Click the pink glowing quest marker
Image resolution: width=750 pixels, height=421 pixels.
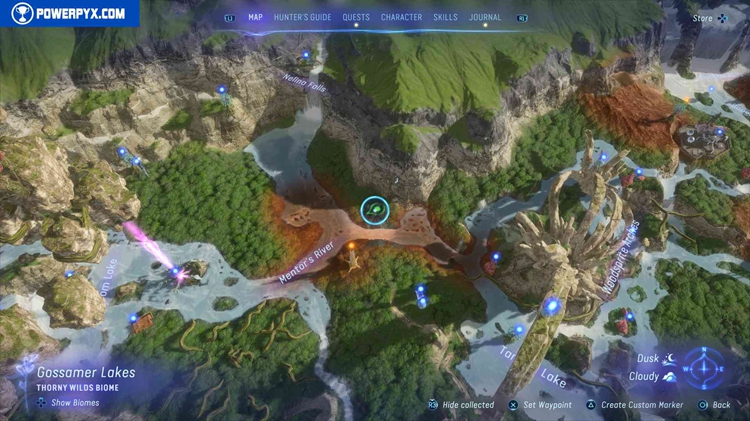pyautogui.click(x=180, y=271)
